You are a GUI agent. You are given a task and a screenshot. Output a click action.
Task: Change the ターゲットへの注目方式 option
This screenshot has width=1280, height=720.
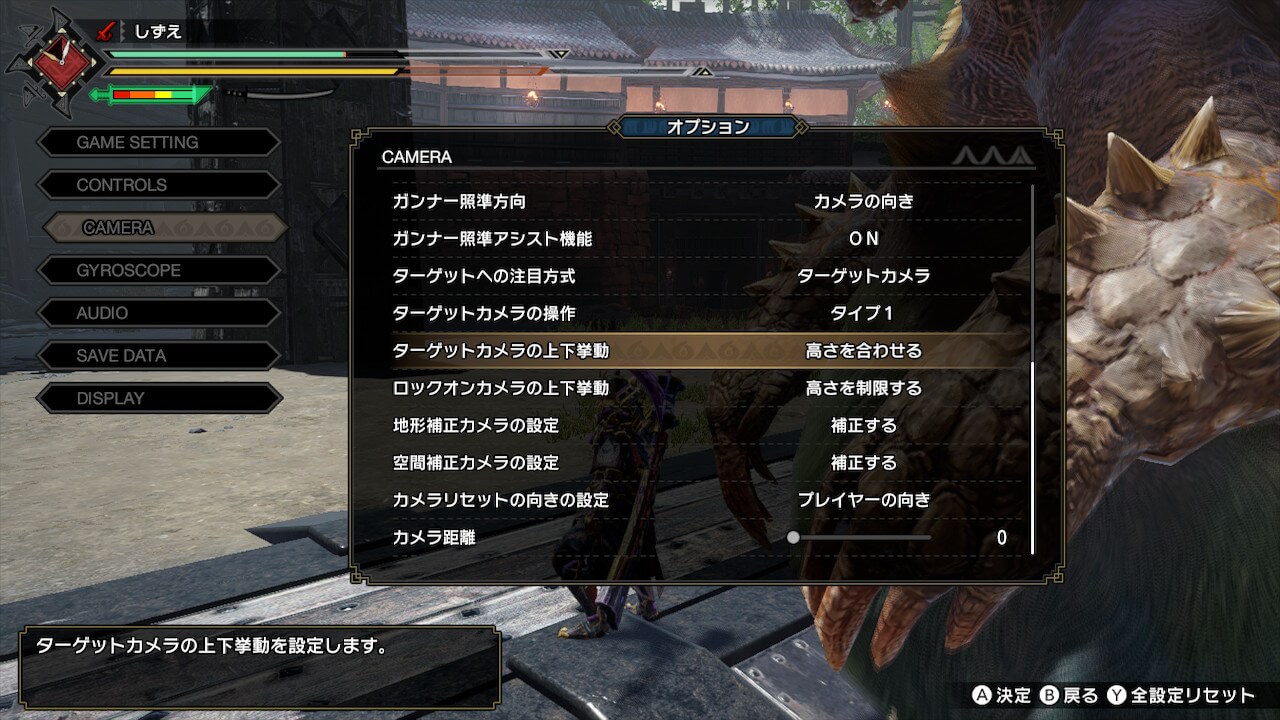click(x=863, y=276)
